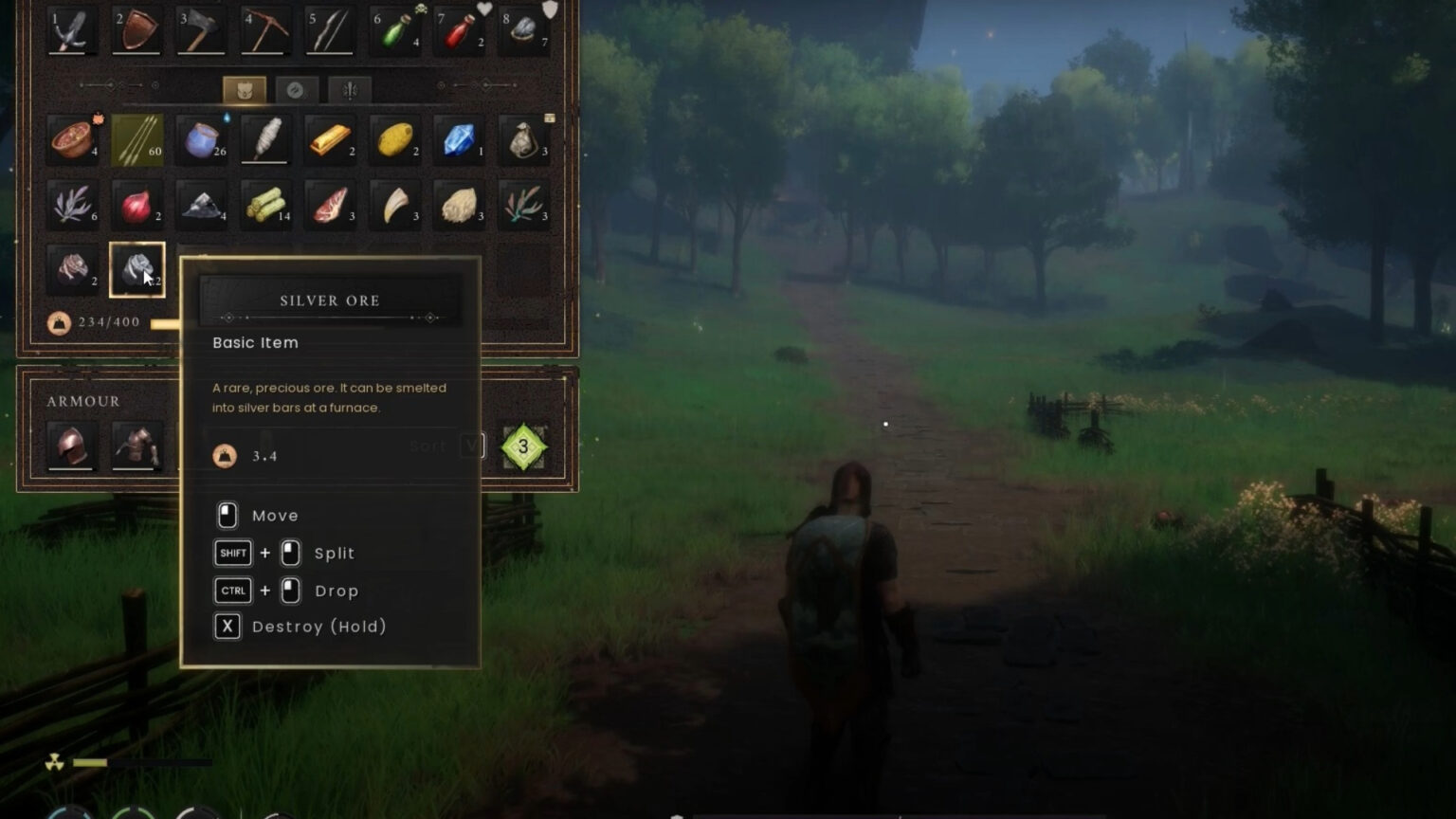Click the Destroy (Hold) option
The height and width of the screenshot is (819, 1456).
click(x=299, y=626)
